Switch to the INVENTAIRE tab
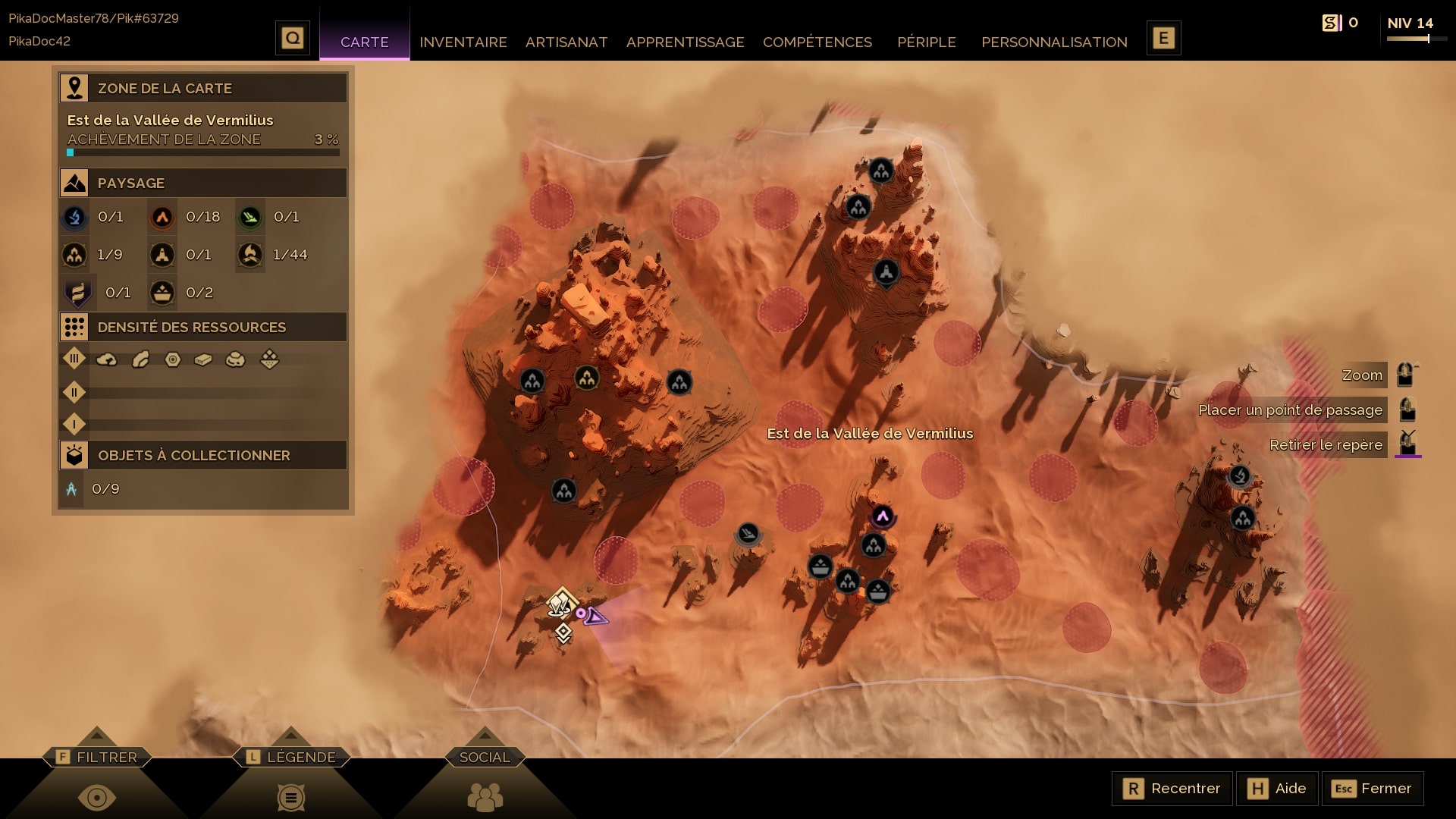The height and width of the screenshot is (819, 1456). 463,42
